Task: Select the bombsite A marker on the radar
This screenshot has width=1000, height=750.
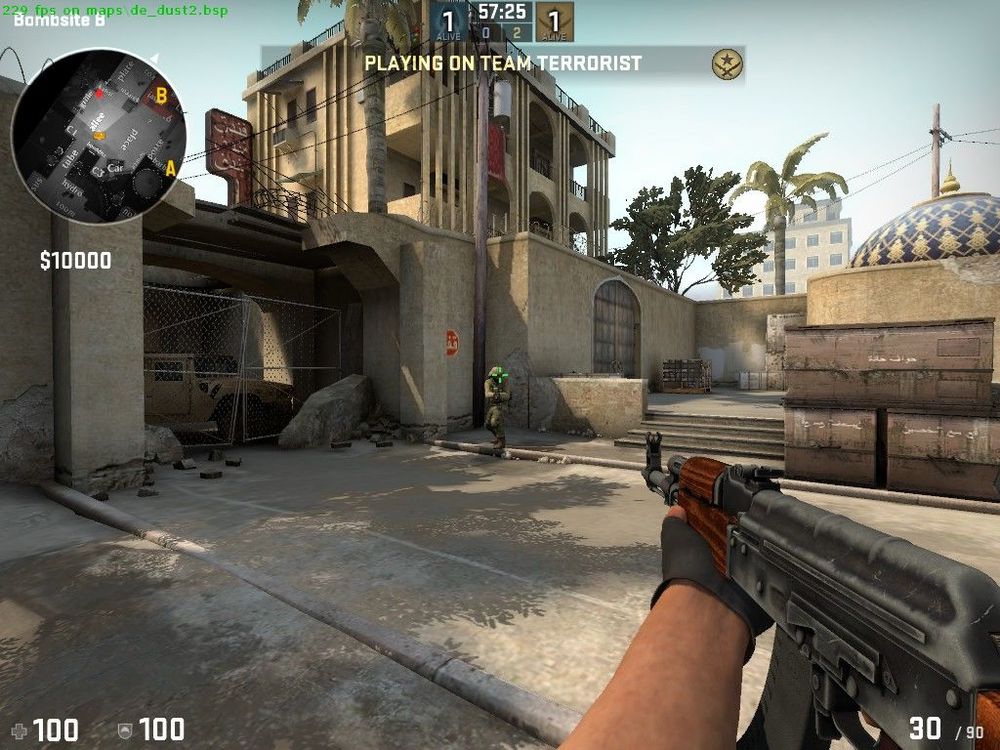Action: pyautogui.click(x=170, y=168)
